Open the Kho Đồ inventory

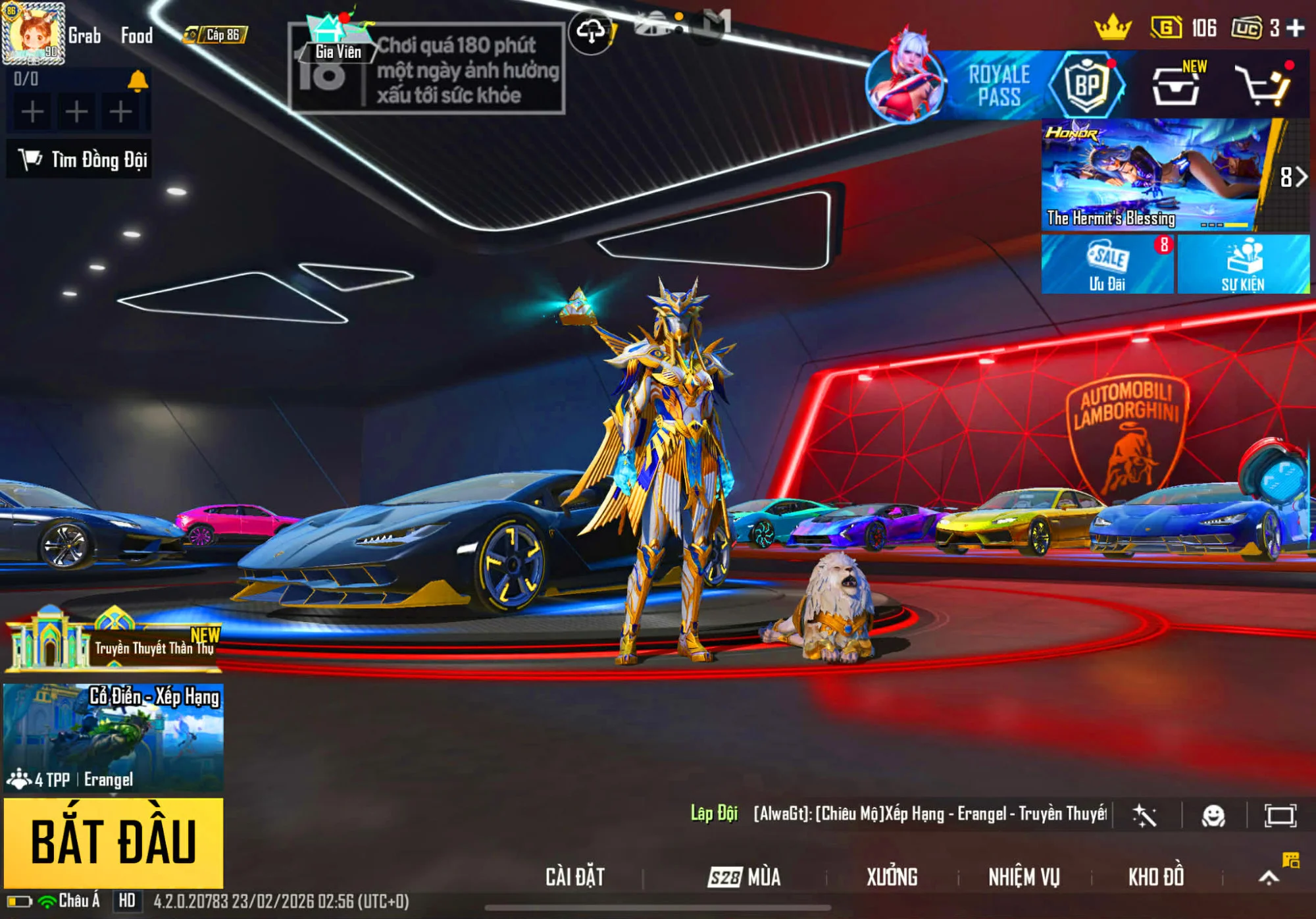[x=1156, y=877]
